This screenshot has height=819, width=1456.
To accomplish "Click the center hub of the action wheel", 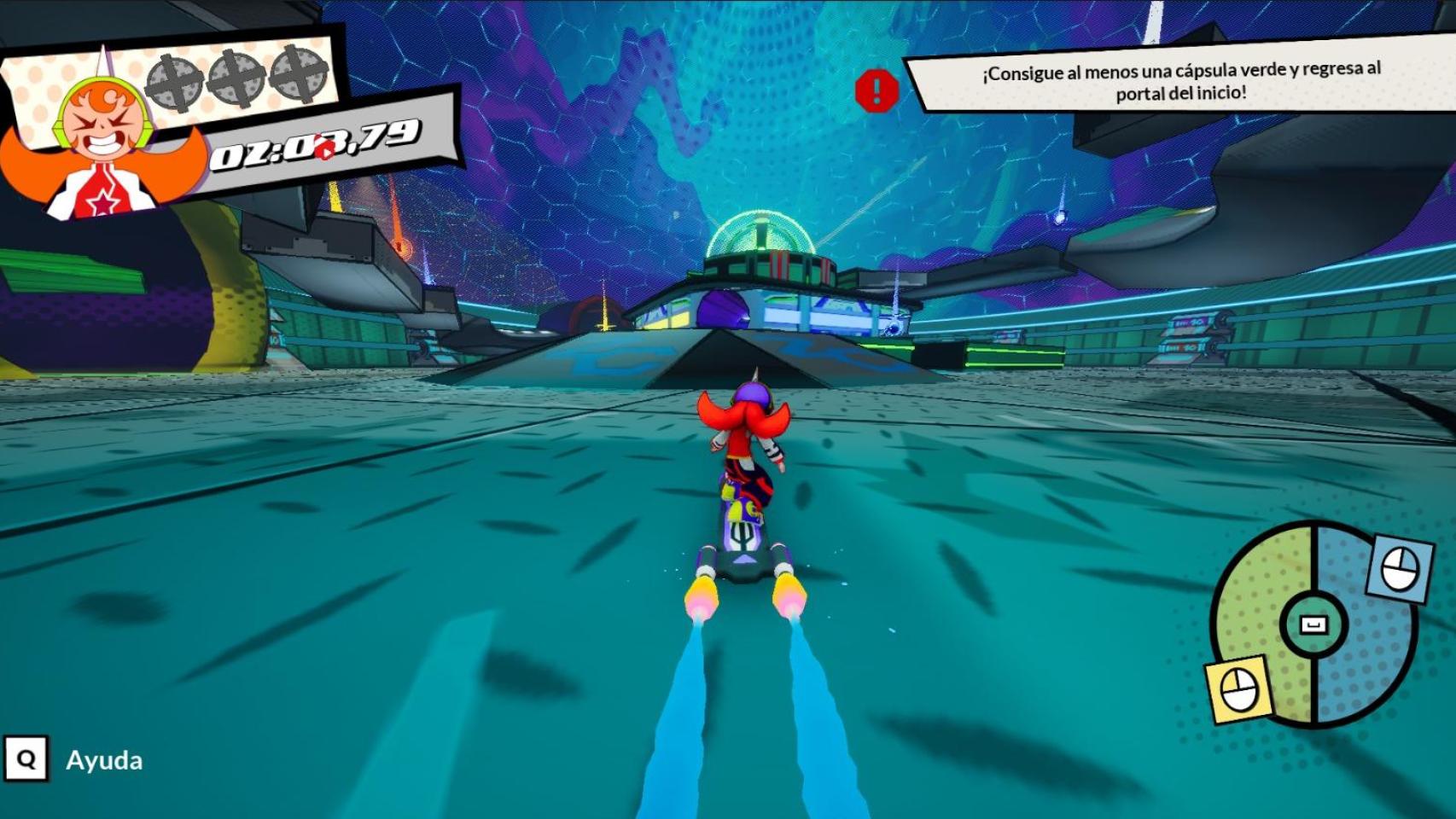I will coord(1313,624).
